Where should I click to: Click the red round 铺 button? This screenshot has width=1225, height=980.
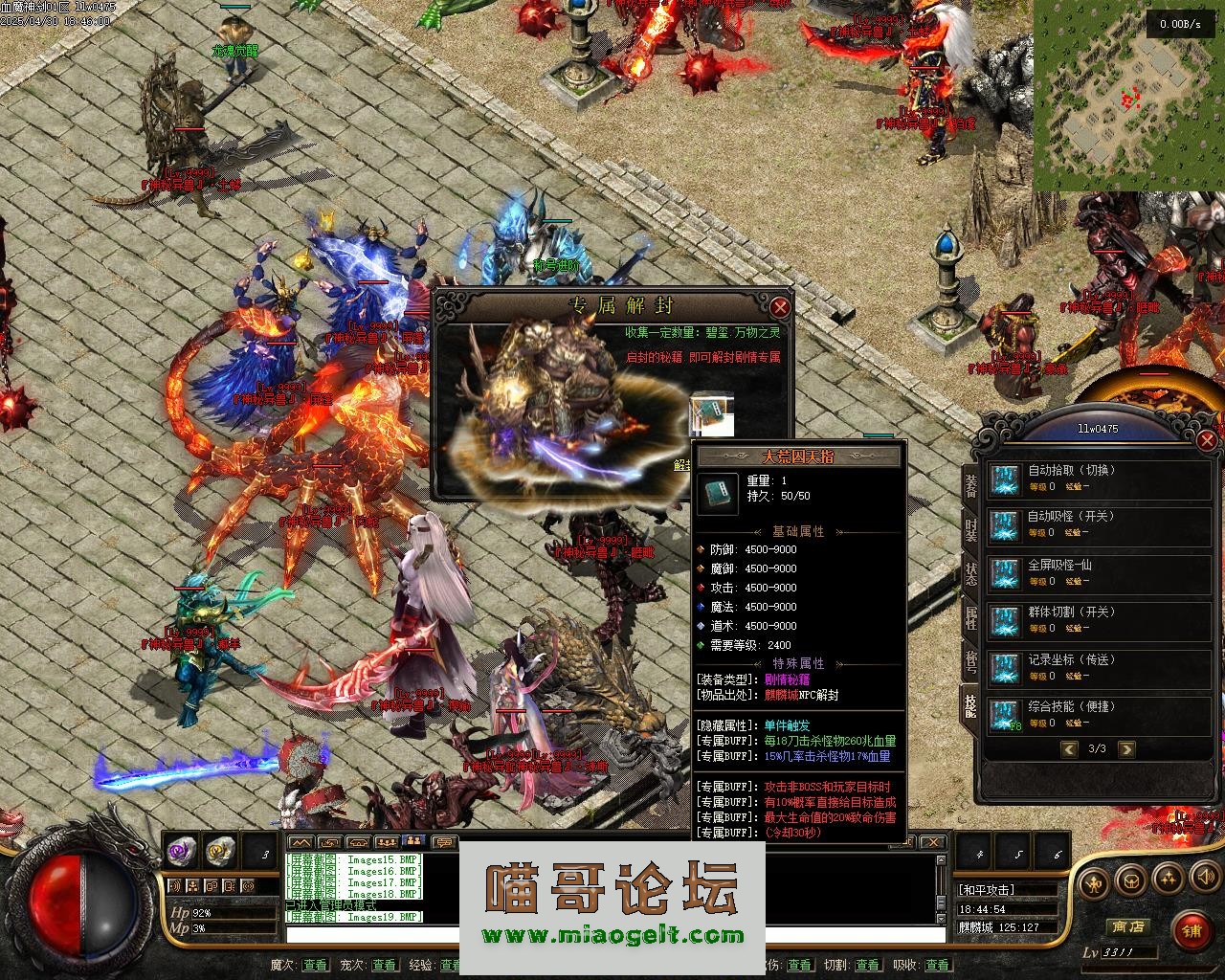(x=1191, y=929)
